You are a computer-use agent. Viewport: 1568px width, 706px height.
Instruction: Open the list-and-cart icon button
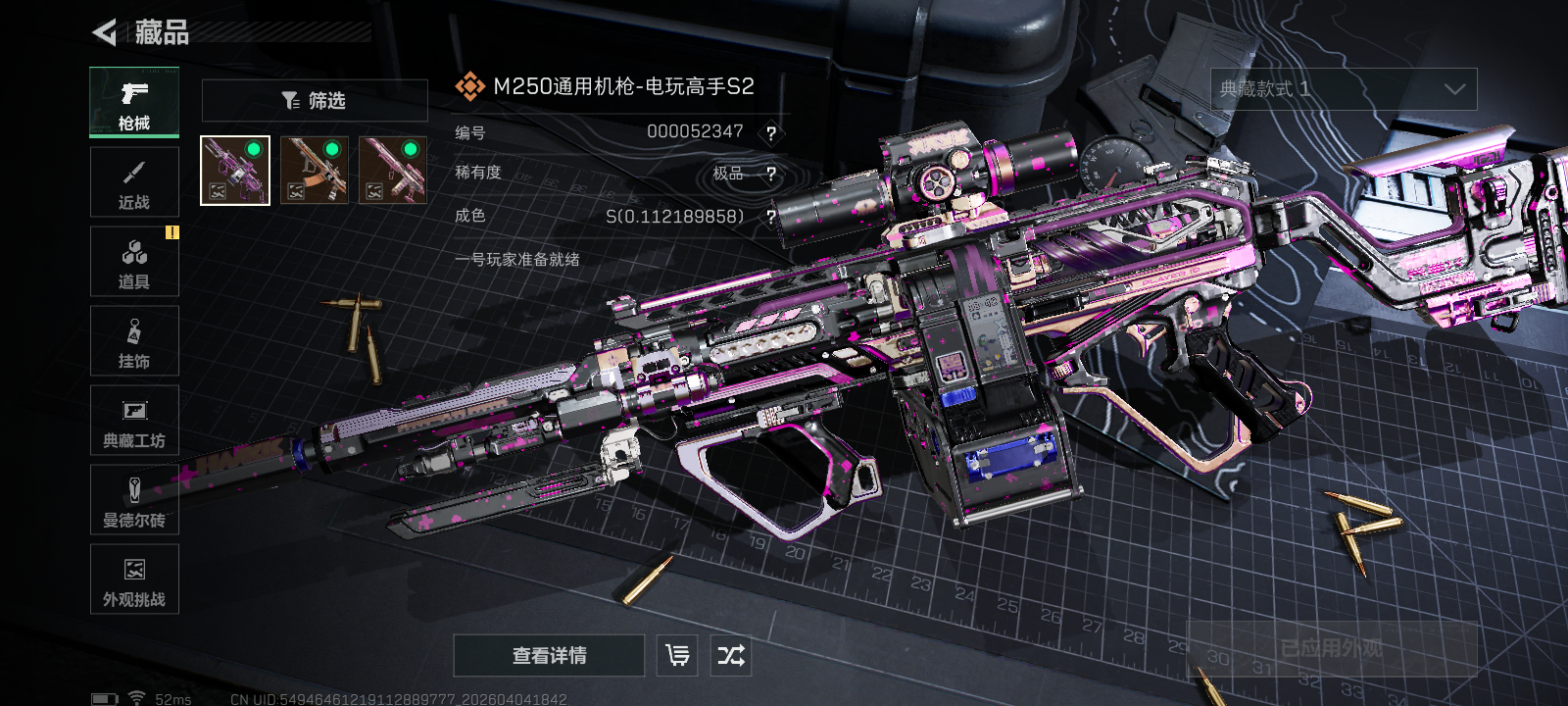pyautogui.click(x=677, y=655)
